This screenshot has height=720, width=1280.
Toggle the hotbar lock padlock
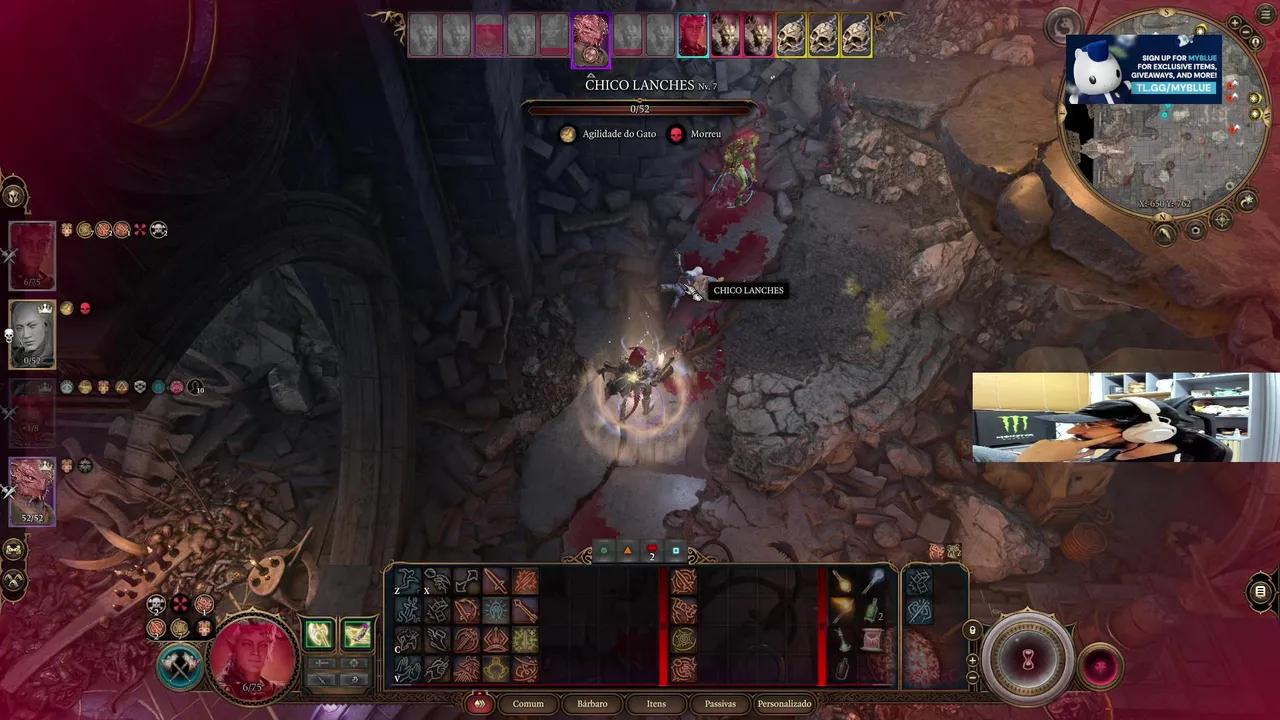pyautogui.click(x=973, y=630)
